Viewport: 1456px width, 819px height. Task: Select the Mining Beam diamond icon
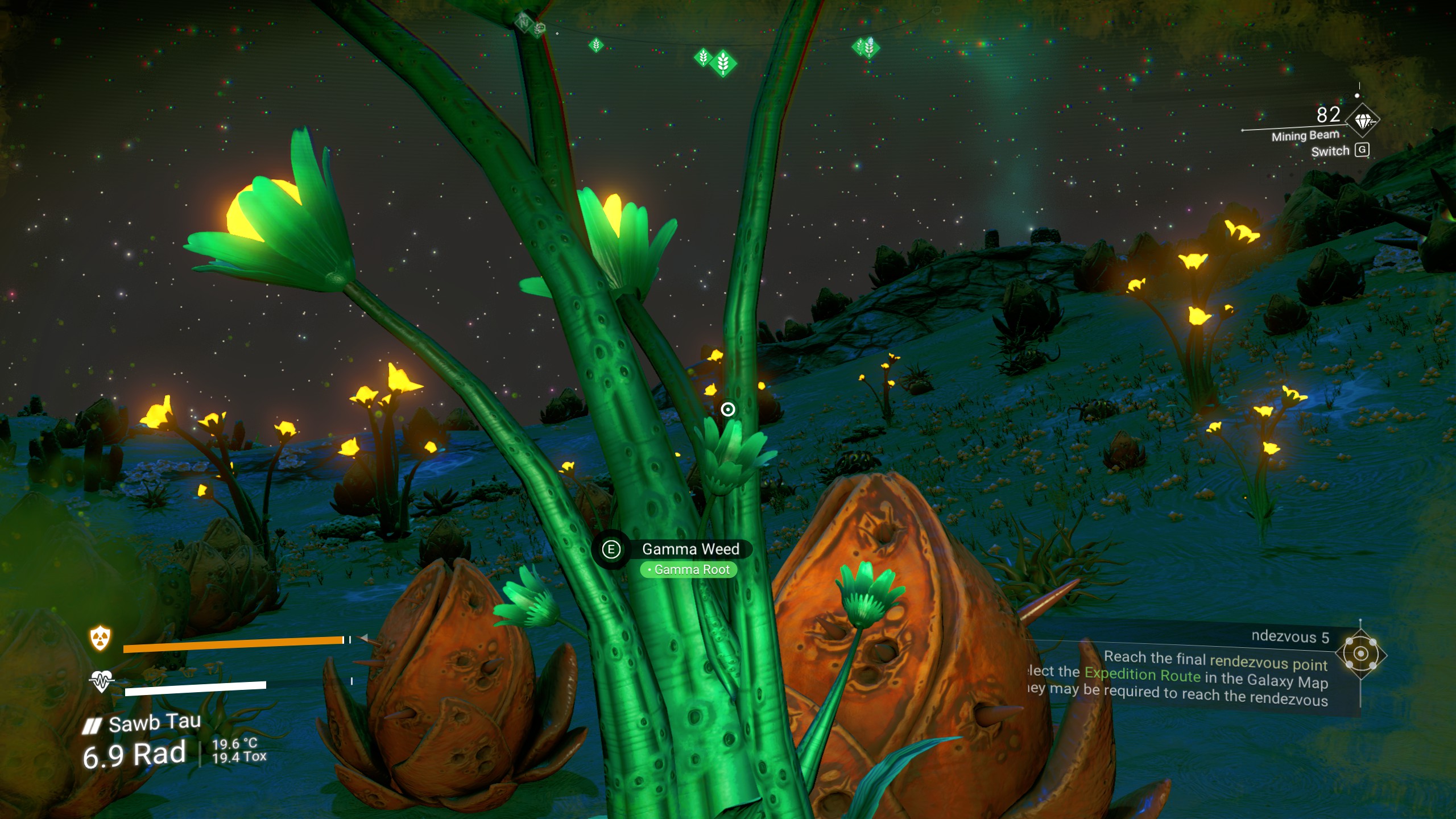1363,121
